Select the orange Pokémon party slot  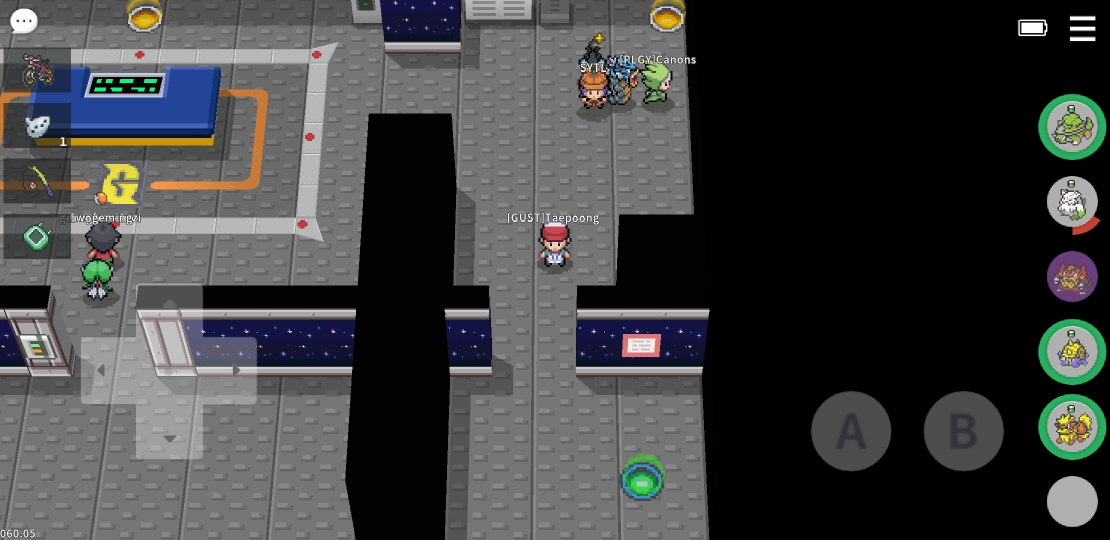pos(1072,427)
